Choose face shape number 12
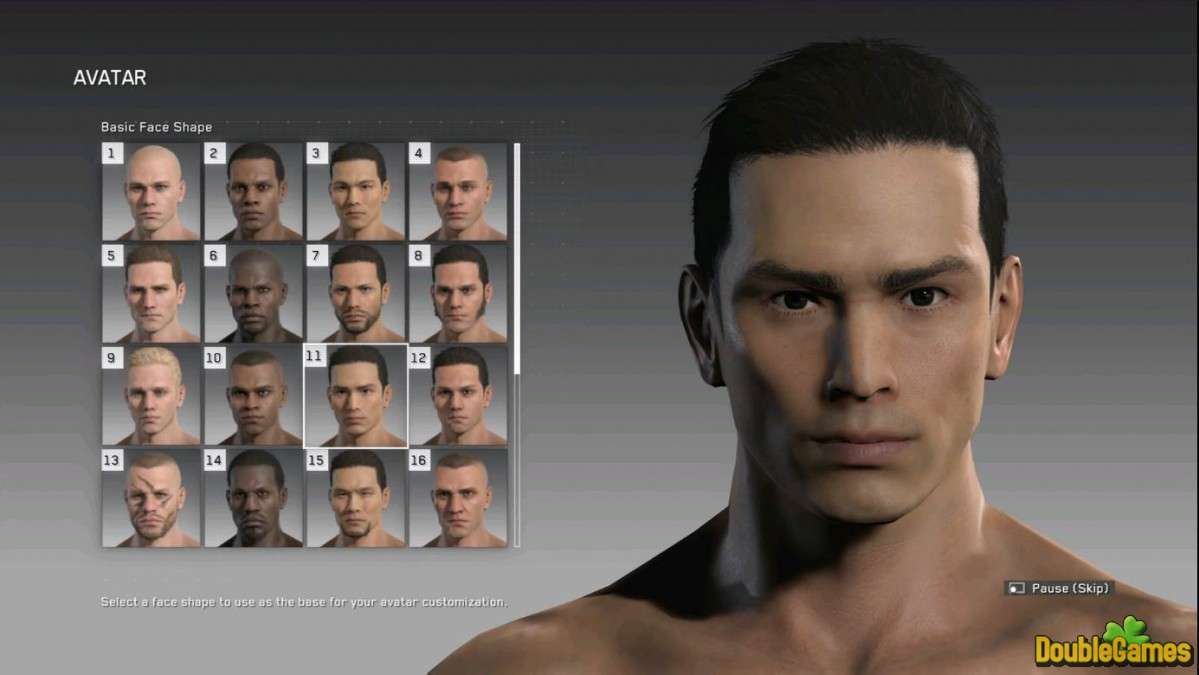 pyautogui.click(x=458, y=396)
